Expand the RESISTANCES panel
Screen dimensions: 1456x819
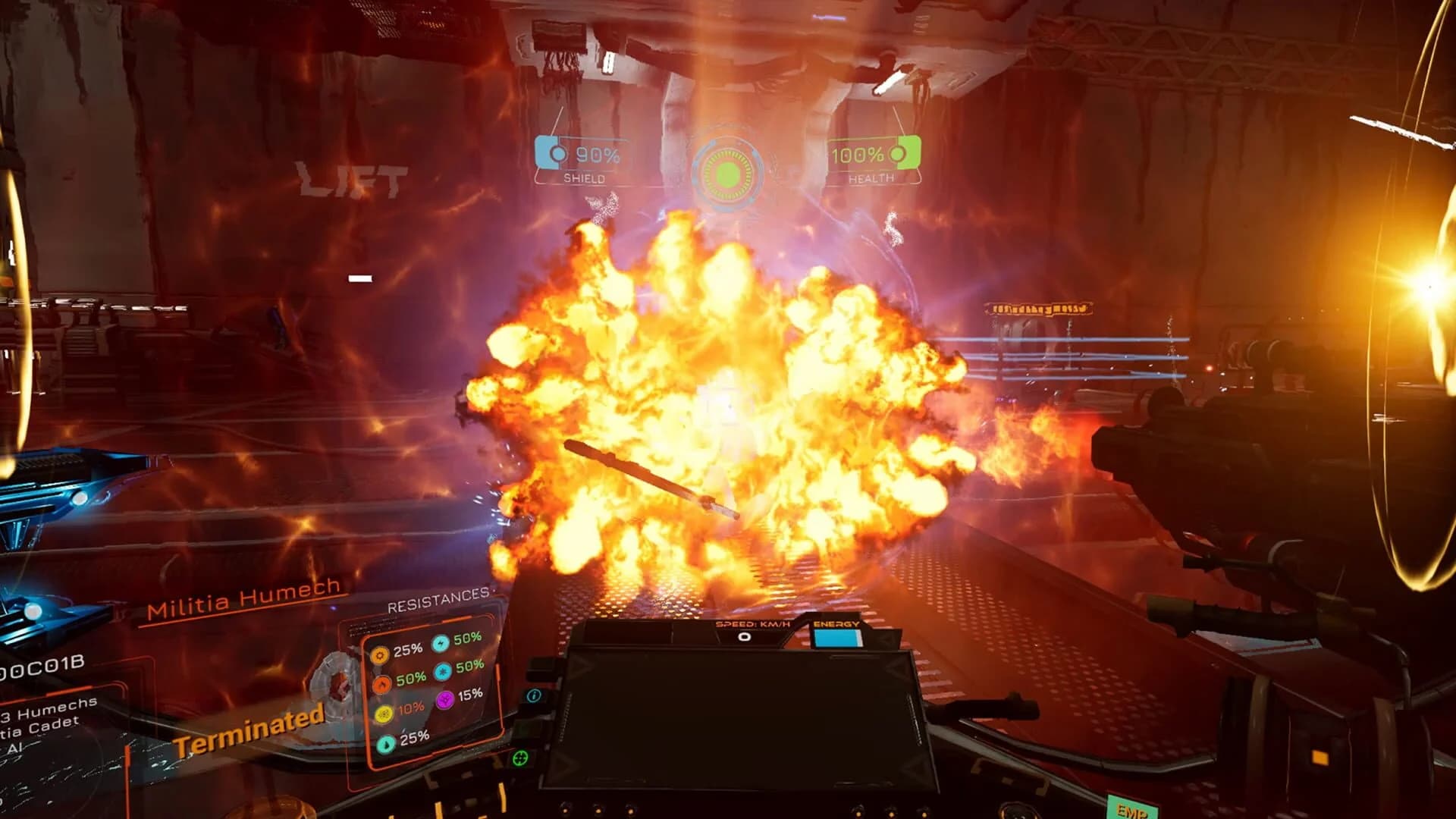[438, 599]
